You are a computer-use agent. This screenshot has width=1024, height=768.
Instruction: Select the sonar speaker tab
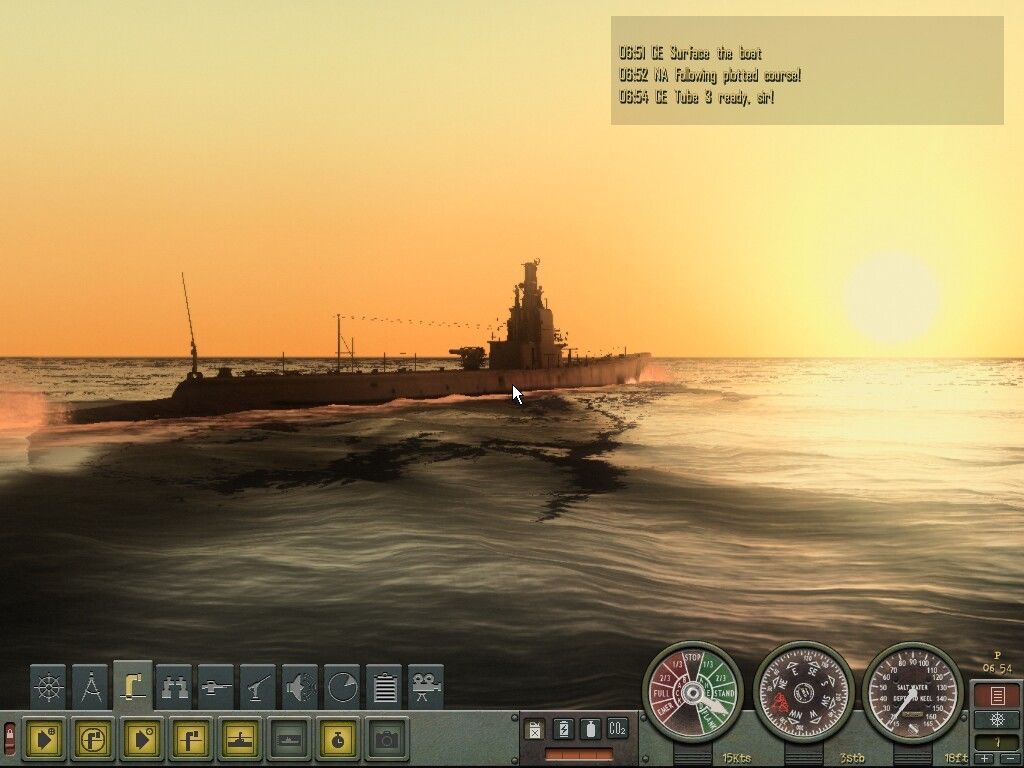[300, 687]
